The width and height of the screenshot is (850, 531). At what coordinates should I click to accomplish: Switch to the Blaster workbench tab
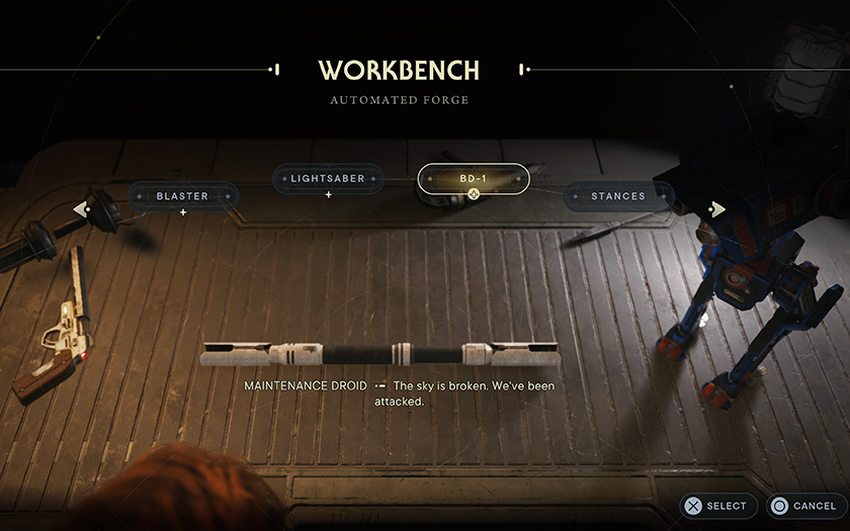[x=182, y=196]
